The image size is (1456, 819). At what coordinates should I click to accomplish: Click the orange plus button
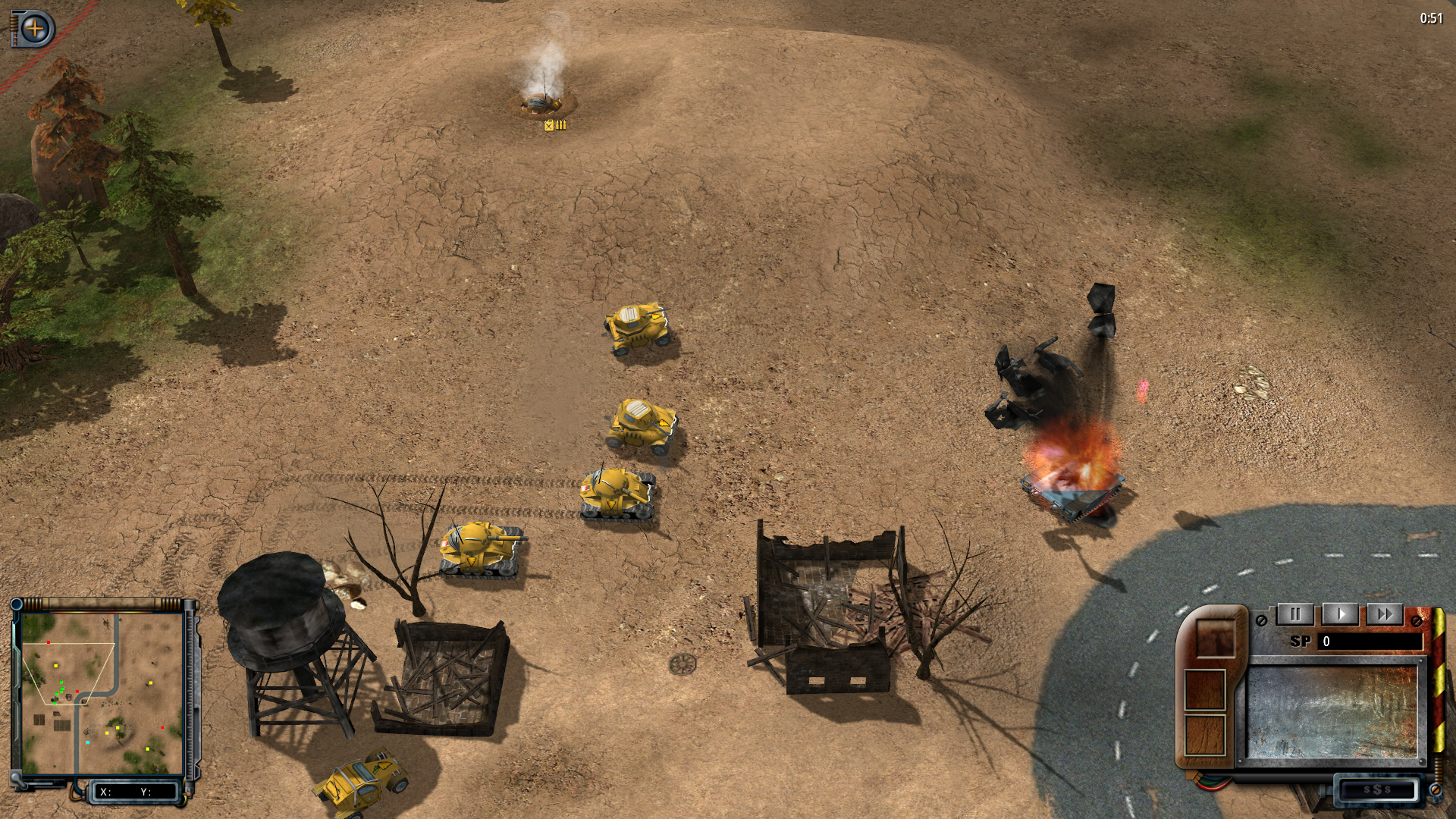point(34,30)
